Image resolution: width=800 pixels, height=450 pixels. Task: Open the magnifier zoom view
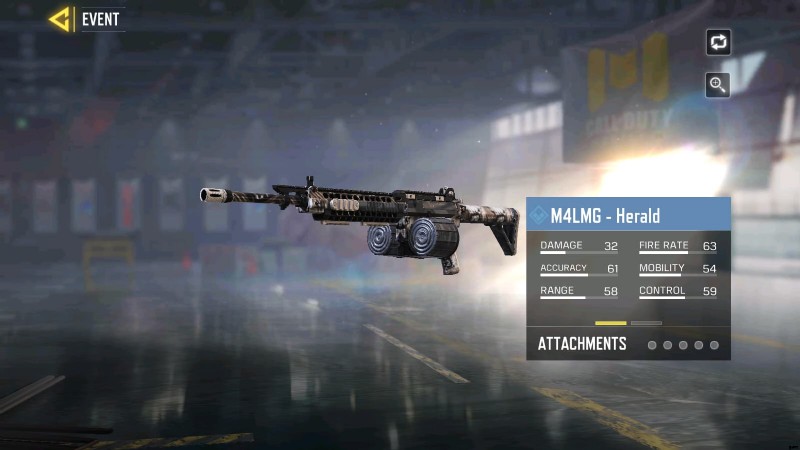point(718,85)
